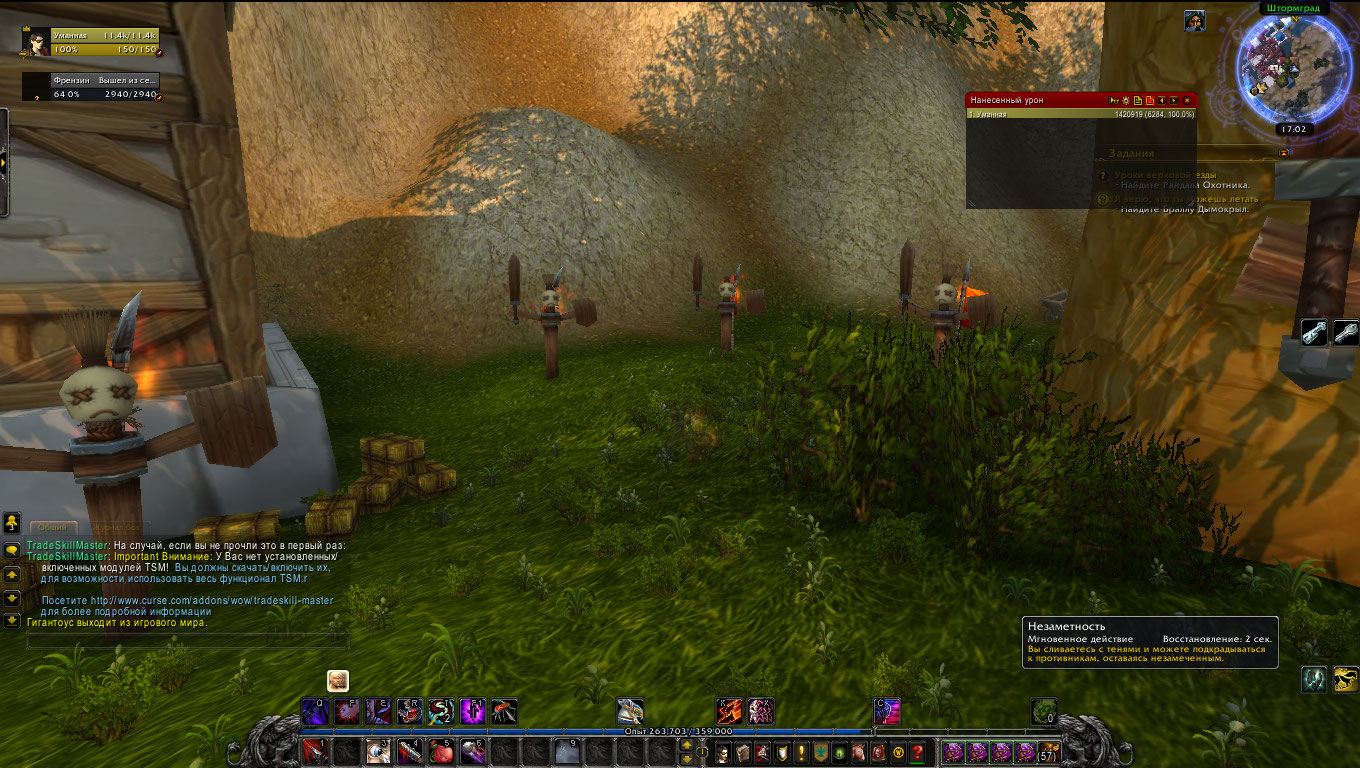This screenshot has height=768, width=1360.
Task: Open the friends list button
Action: (12, 522)
